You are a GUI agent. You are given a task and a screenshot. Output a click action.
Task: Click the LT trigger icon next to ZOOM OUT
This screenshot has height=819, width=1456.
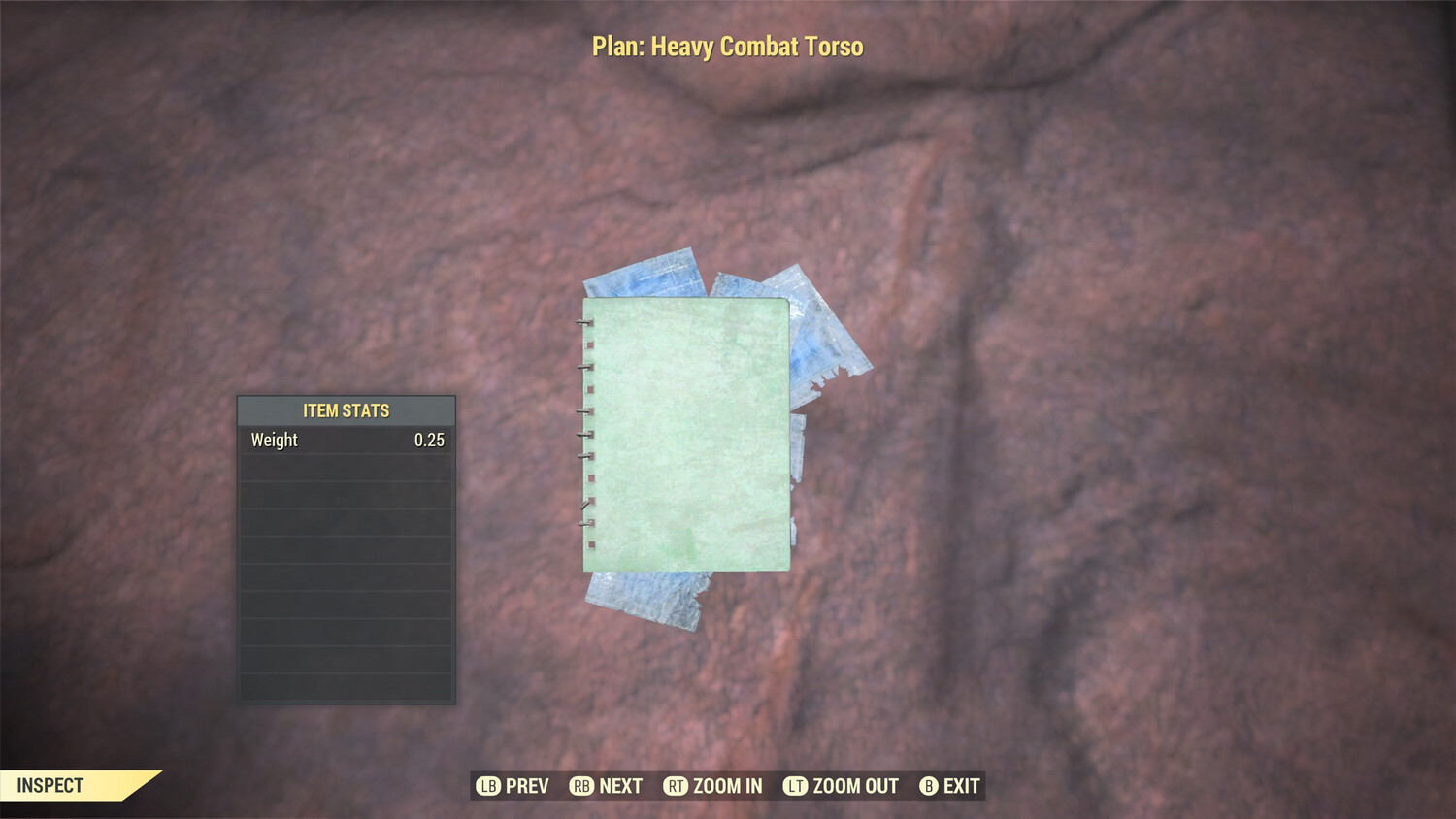794,786
